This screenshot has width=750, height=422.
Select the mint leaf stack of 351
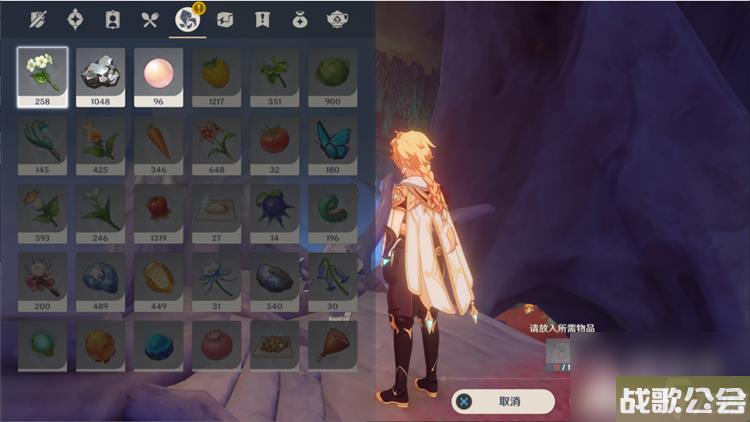click(x=274, y=76)
